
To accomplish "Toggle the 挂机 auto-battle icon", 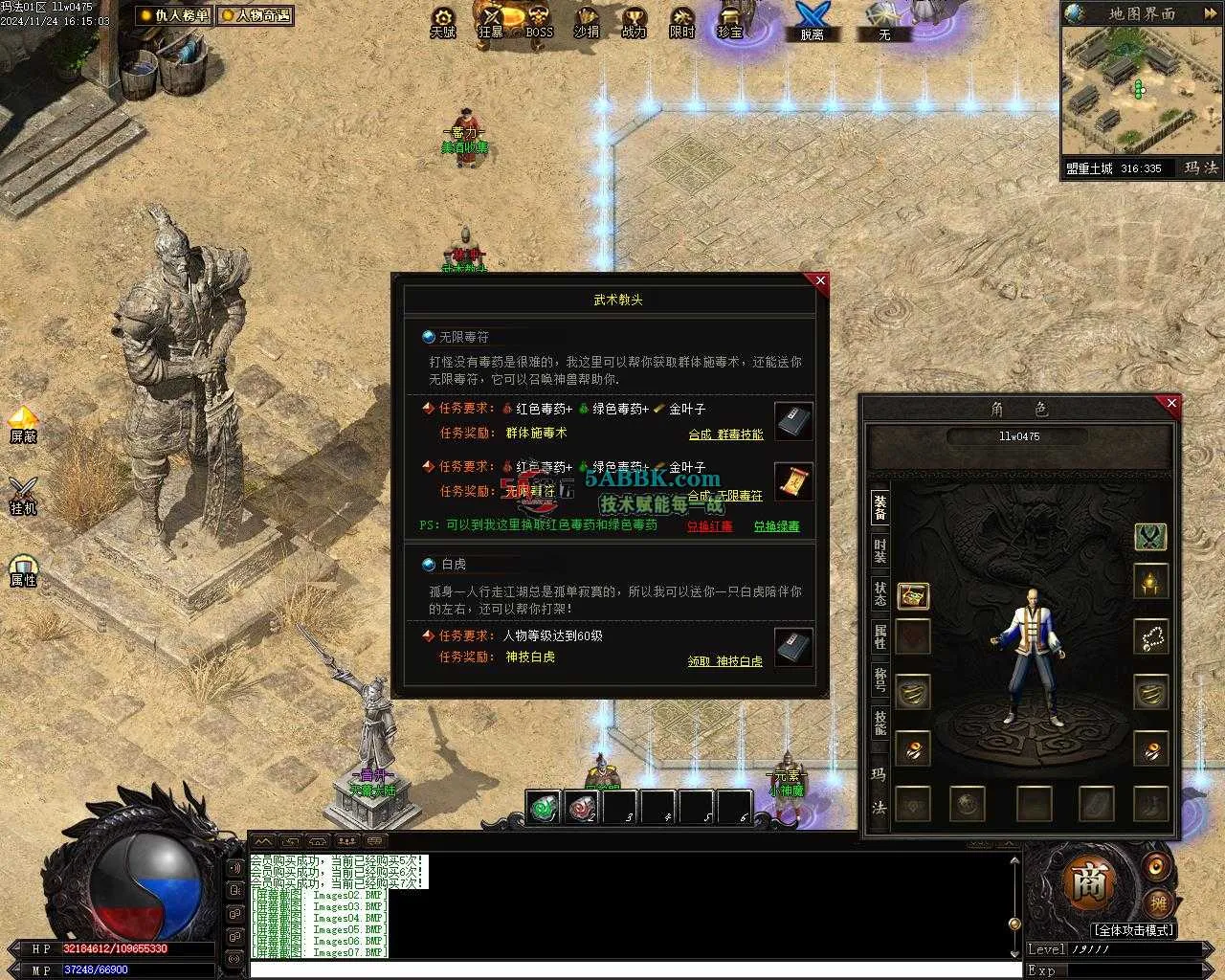I will (x=22, y=496).
